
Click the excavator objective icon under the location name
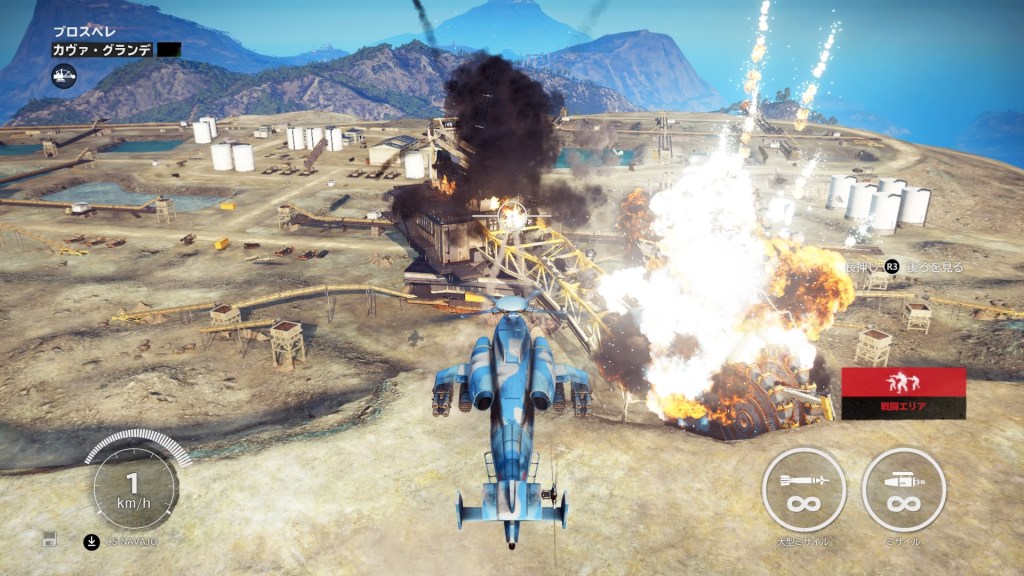(65, 73)
